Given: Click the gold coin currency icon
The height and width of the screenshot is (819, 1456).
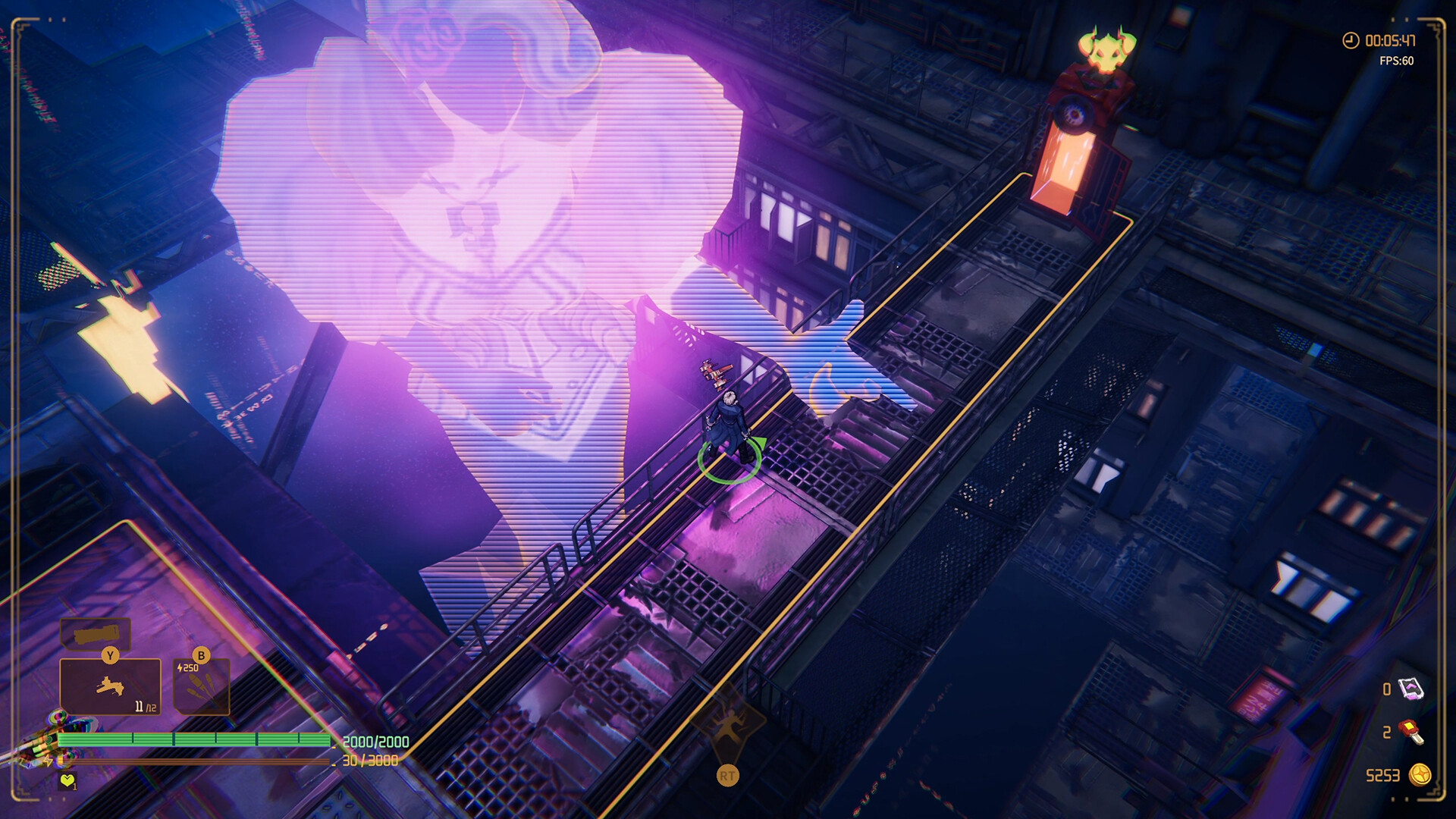Looking at the screenshot, I should coord(1420,773).
